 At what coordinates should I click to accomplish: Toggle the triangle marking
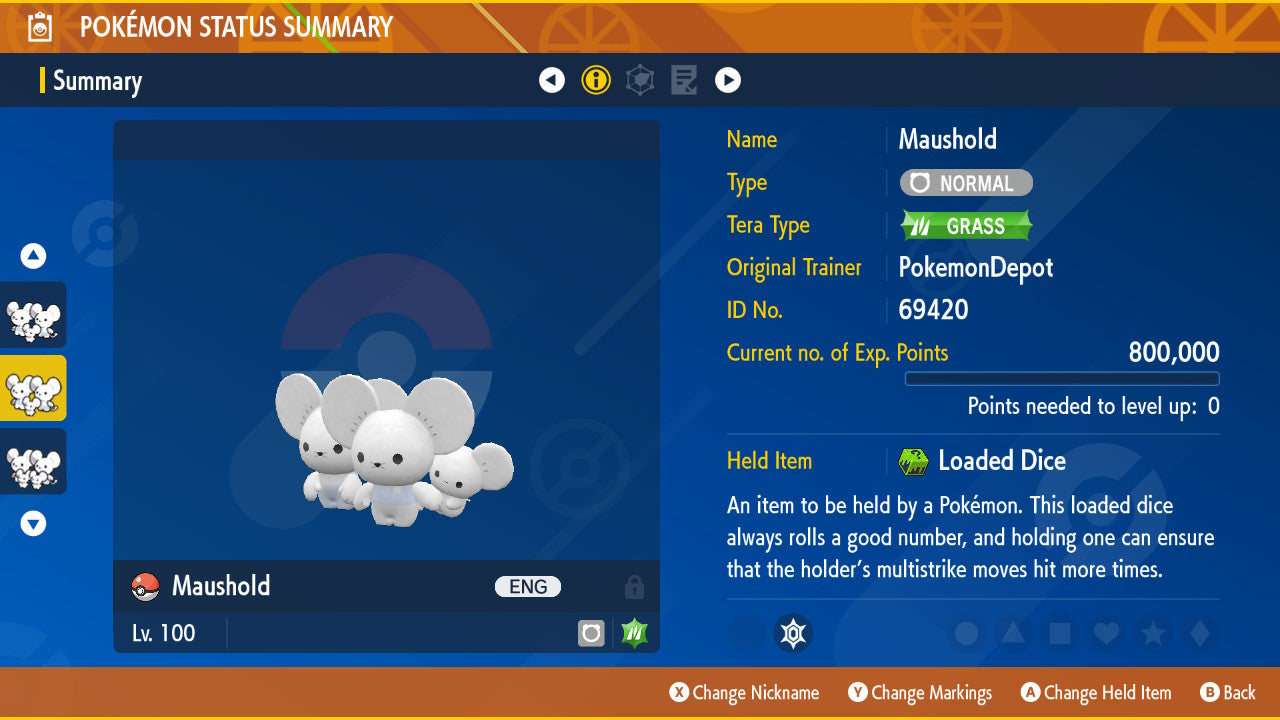coord(1013,633)
